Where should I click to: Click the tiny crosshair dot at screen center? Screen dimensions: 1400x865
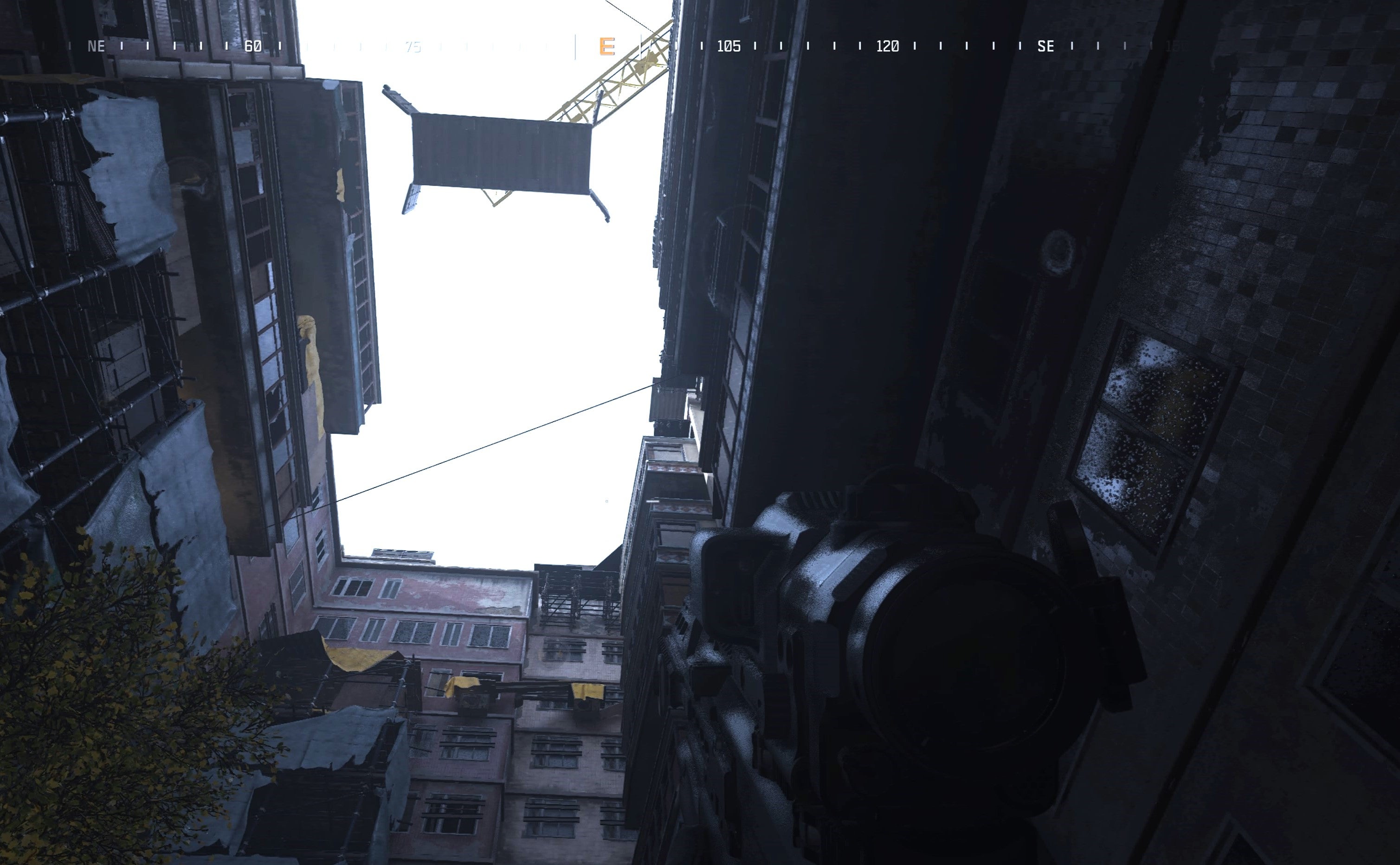(x=607, y=502)
